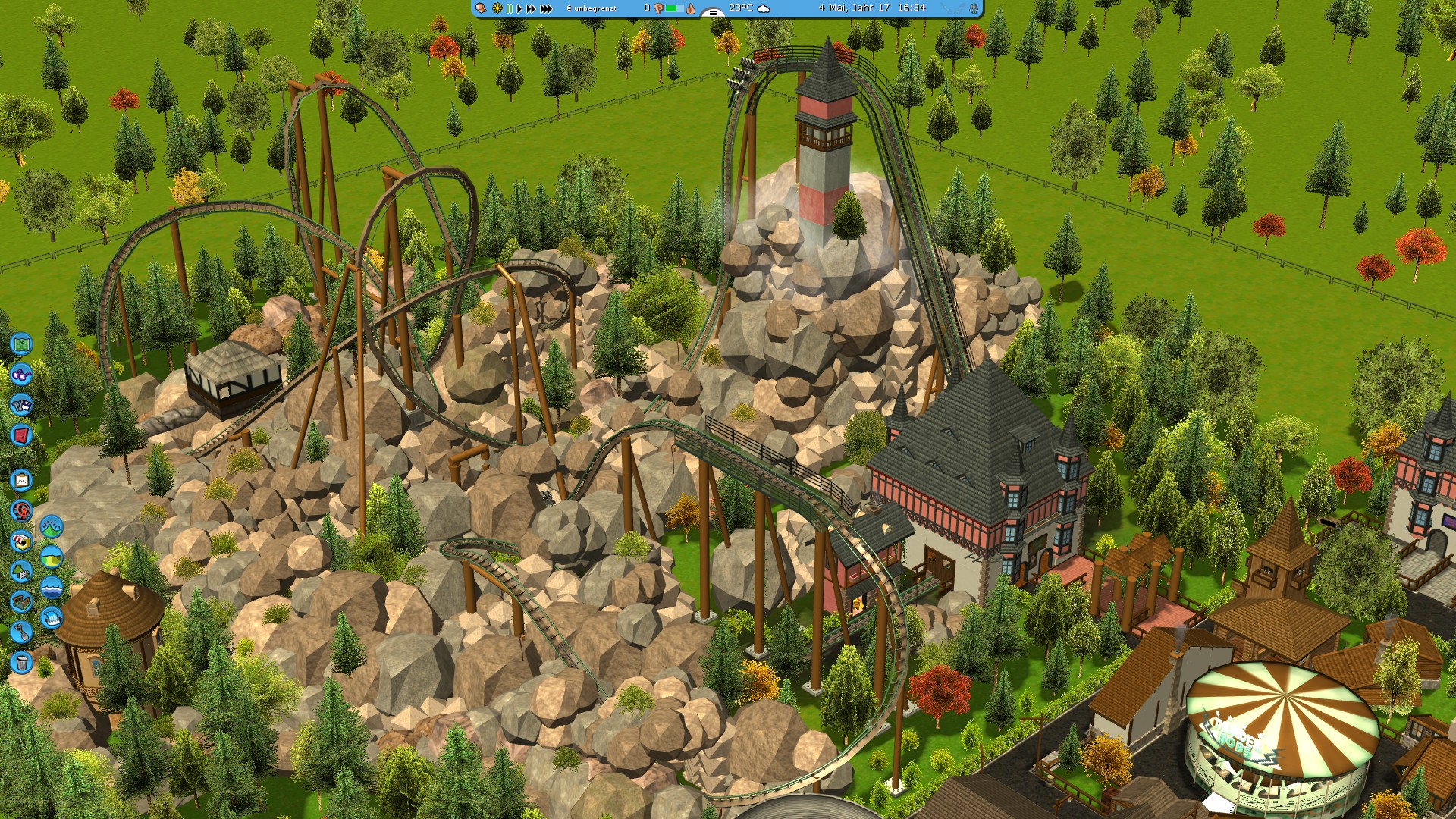Open the scenery placement menu
1456x819 pixels.
[x=21, y=572]
